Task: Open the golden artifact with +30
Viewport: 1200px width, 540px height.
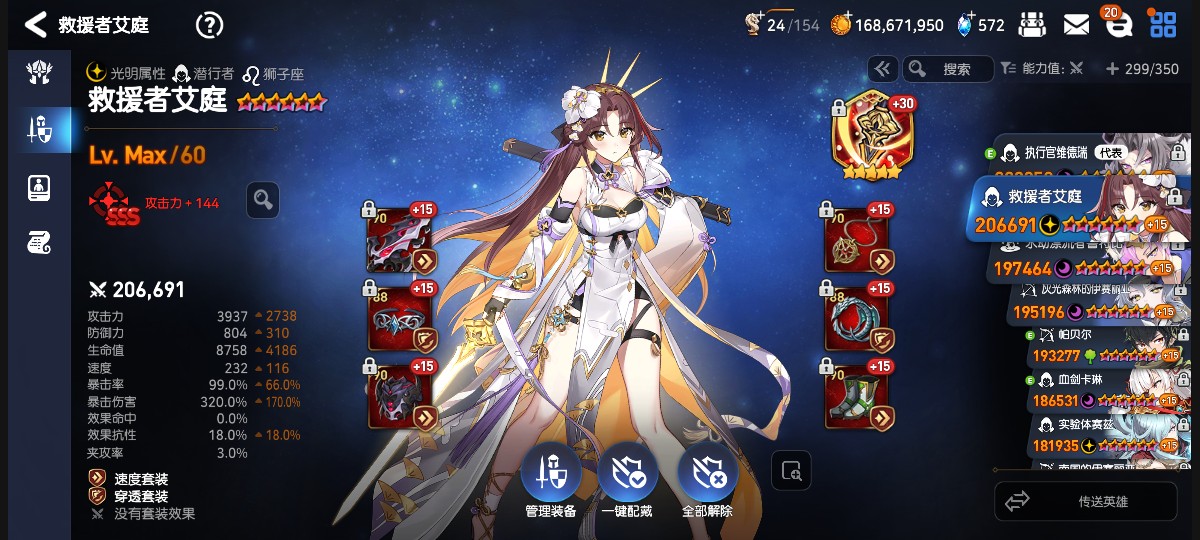Action: (x=867, y=136)
